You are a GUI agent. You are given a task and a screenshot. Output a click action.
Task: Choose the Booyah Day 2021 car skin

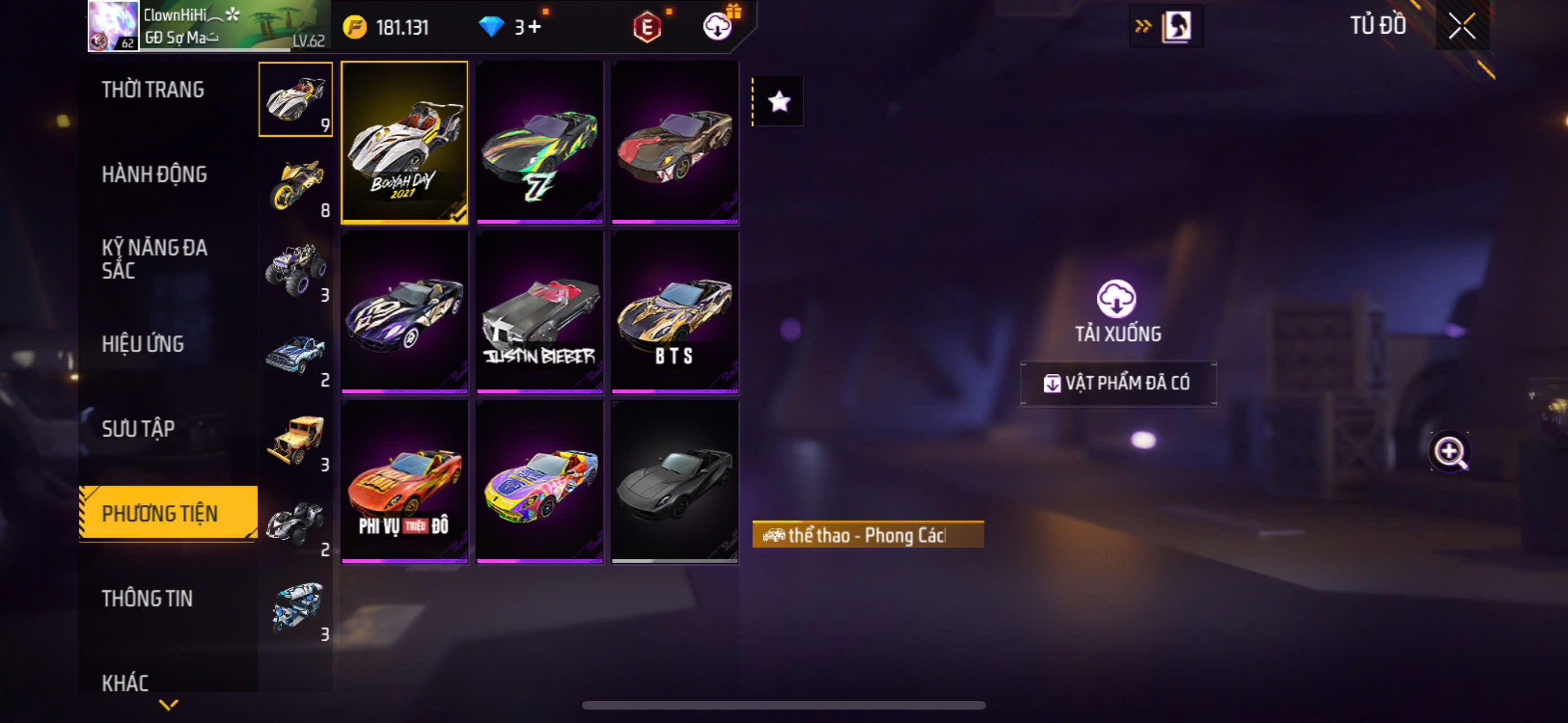pyautogui.click(x=404, y=142)
